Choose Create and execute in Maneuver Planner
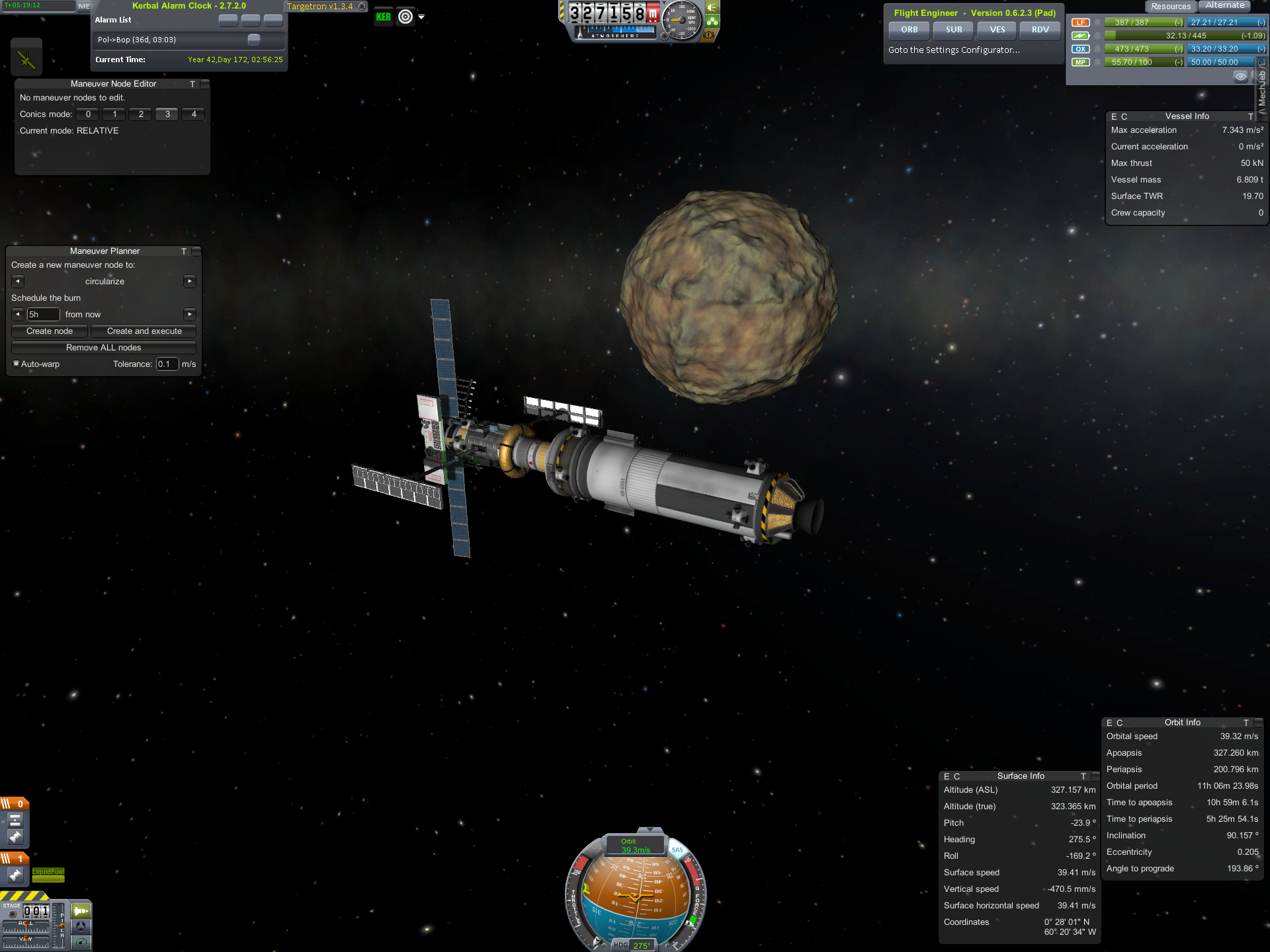 [x=144, y=331]
